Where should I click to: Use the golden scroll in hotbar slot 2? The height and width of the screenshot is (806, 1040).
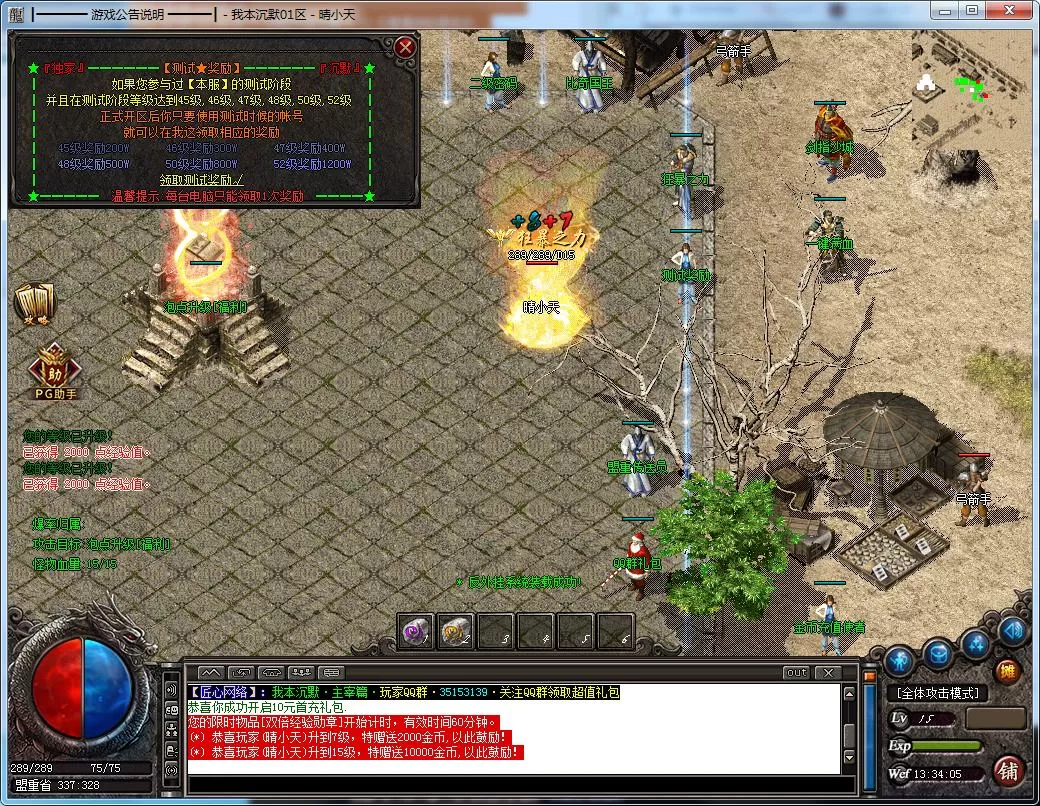pyautogui.click(x=456, y=631)
